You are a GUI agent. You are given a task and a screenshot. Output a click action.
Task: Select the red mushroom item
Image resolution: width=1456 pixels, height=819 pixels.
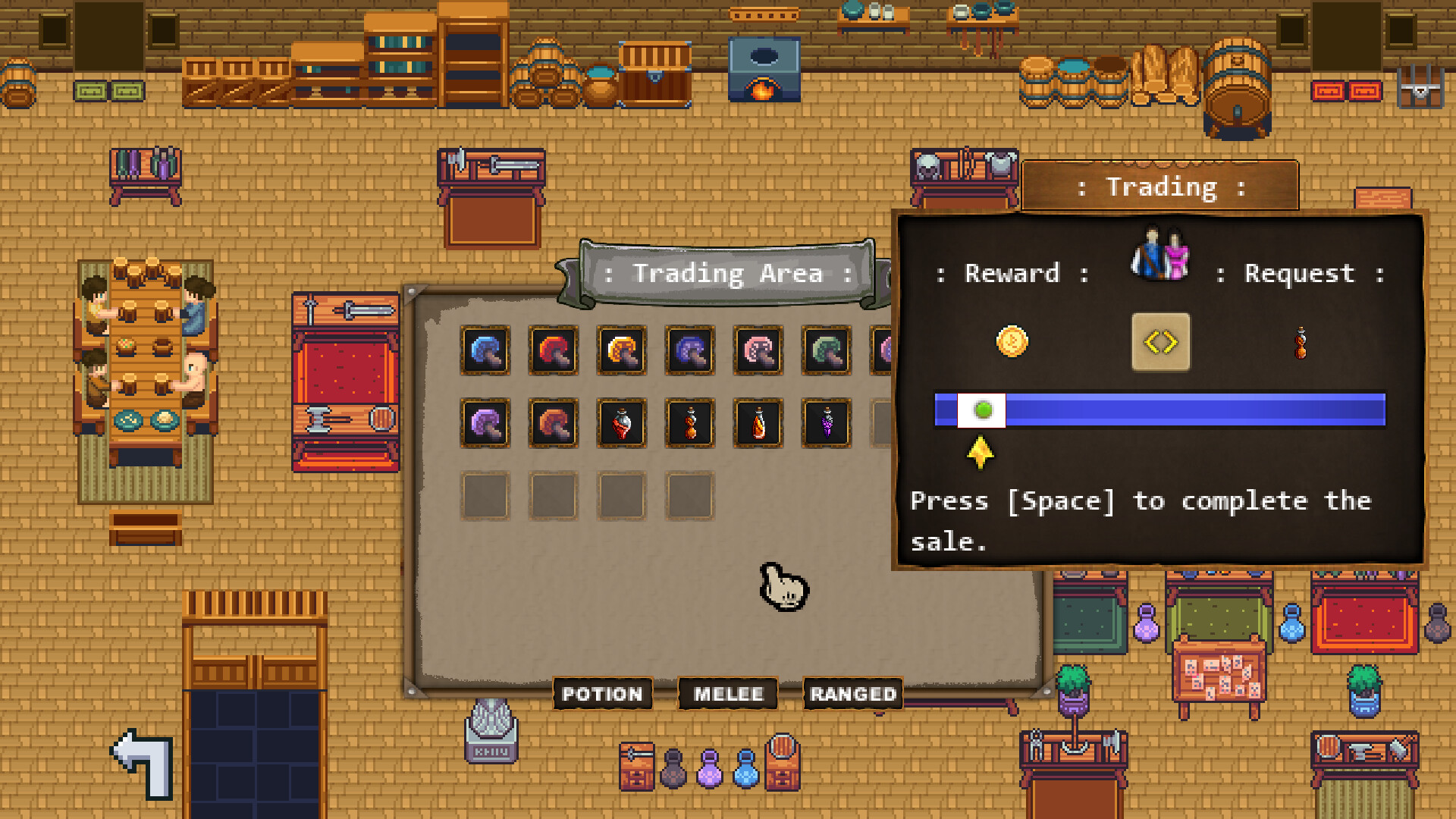[553, 350]
